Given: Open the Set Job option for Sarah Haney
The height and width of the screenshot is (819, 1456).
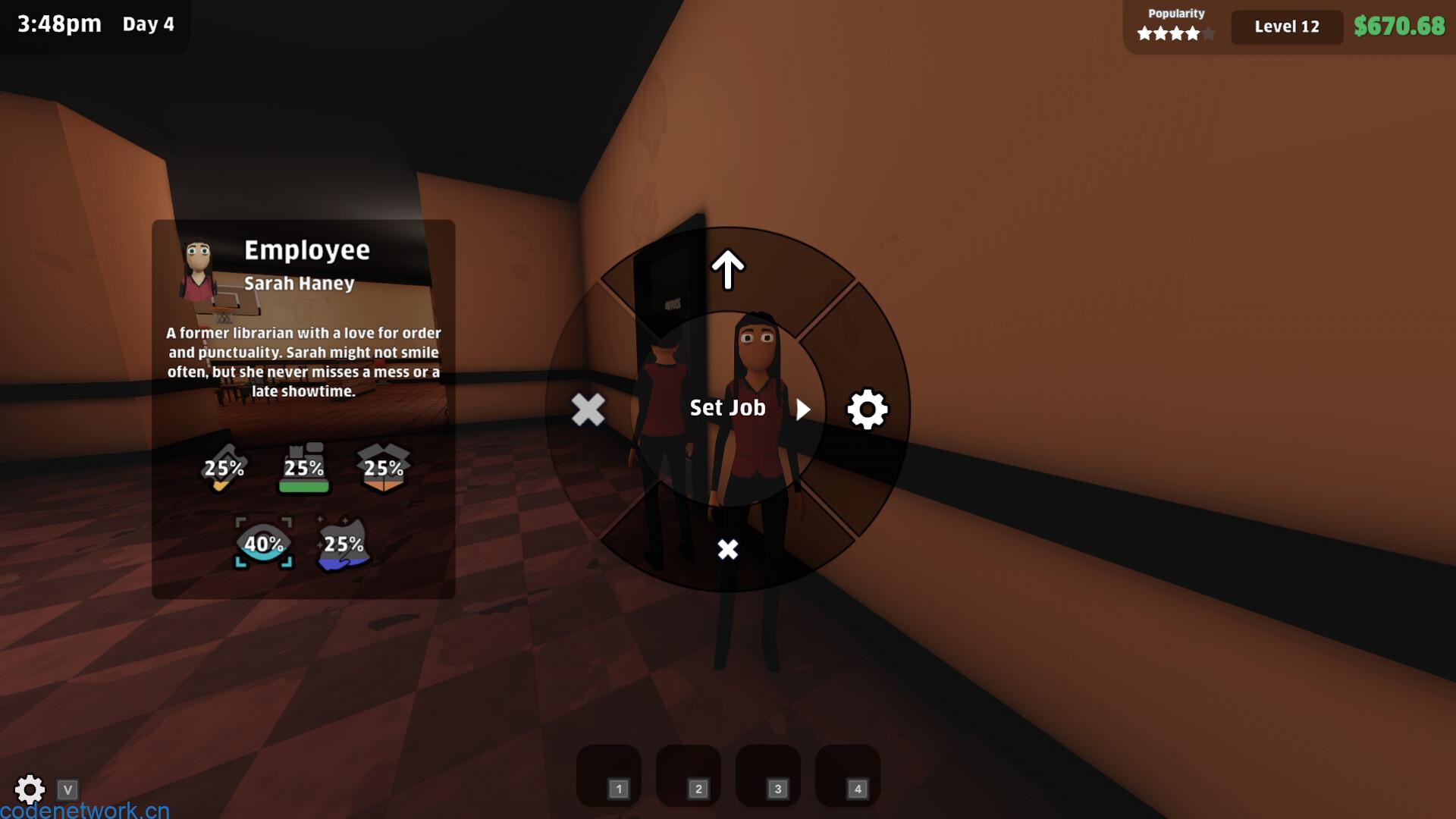Looking at the screenshot, I should point(726,407).
